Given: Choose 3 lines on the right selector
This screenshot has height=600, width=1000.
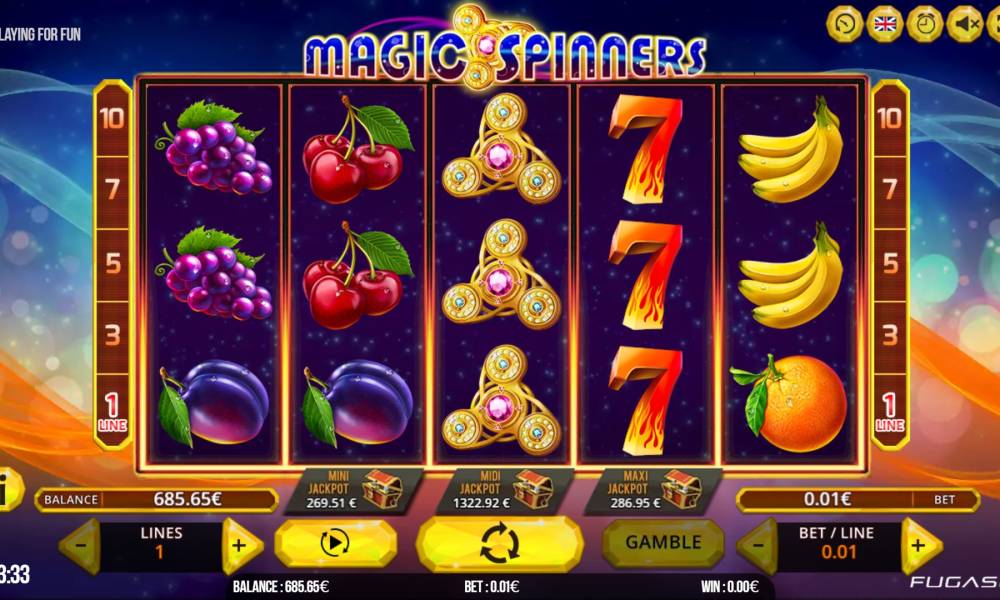Looking at the screenshot, I should tap(889, 334).
